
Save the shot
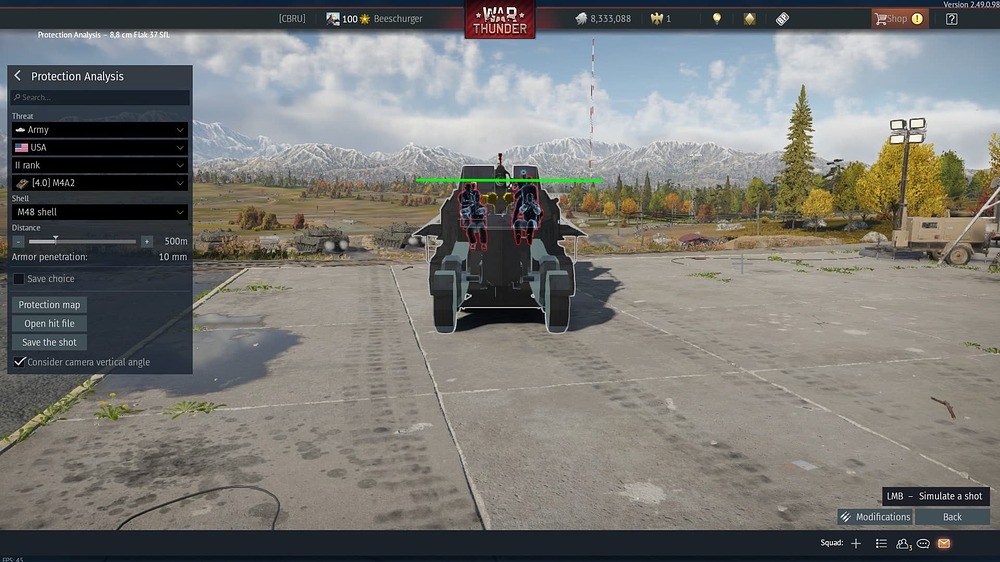pyautogui.click(x=50, y=343)
